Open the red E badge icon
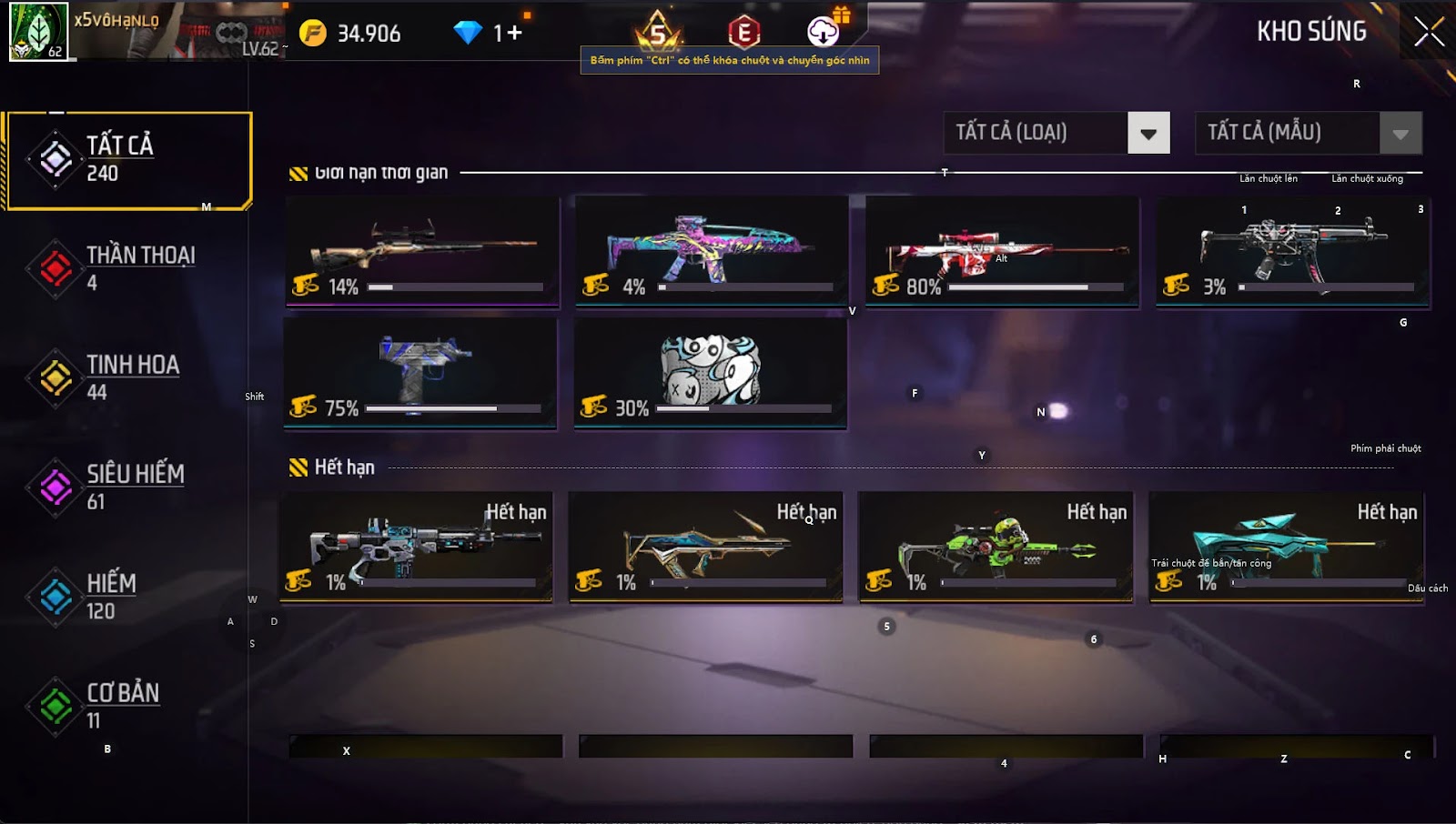1456x824 pixels. pyautogui.click(x=743, y=33)
